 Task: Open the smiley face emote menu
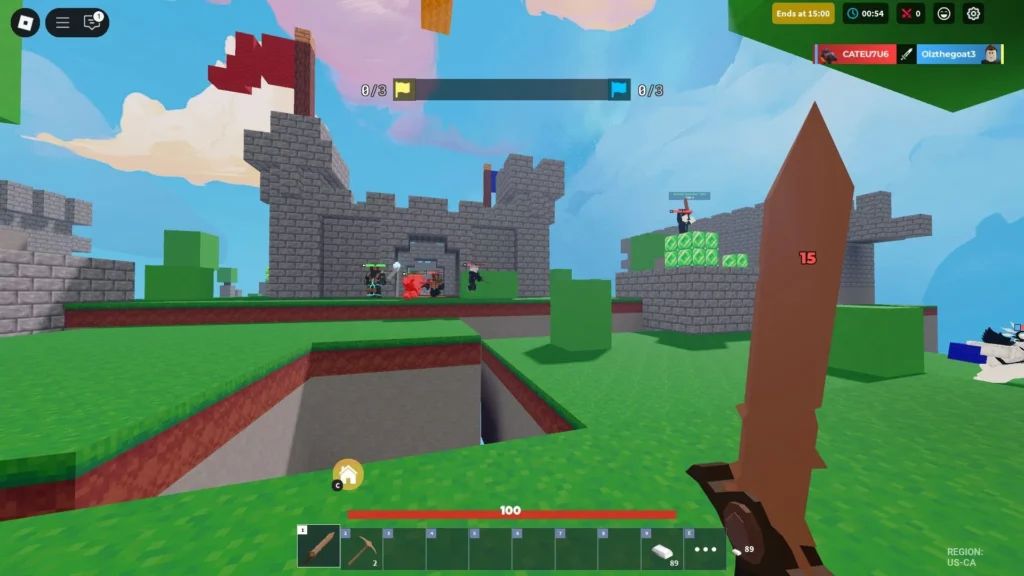pos(943,13)
